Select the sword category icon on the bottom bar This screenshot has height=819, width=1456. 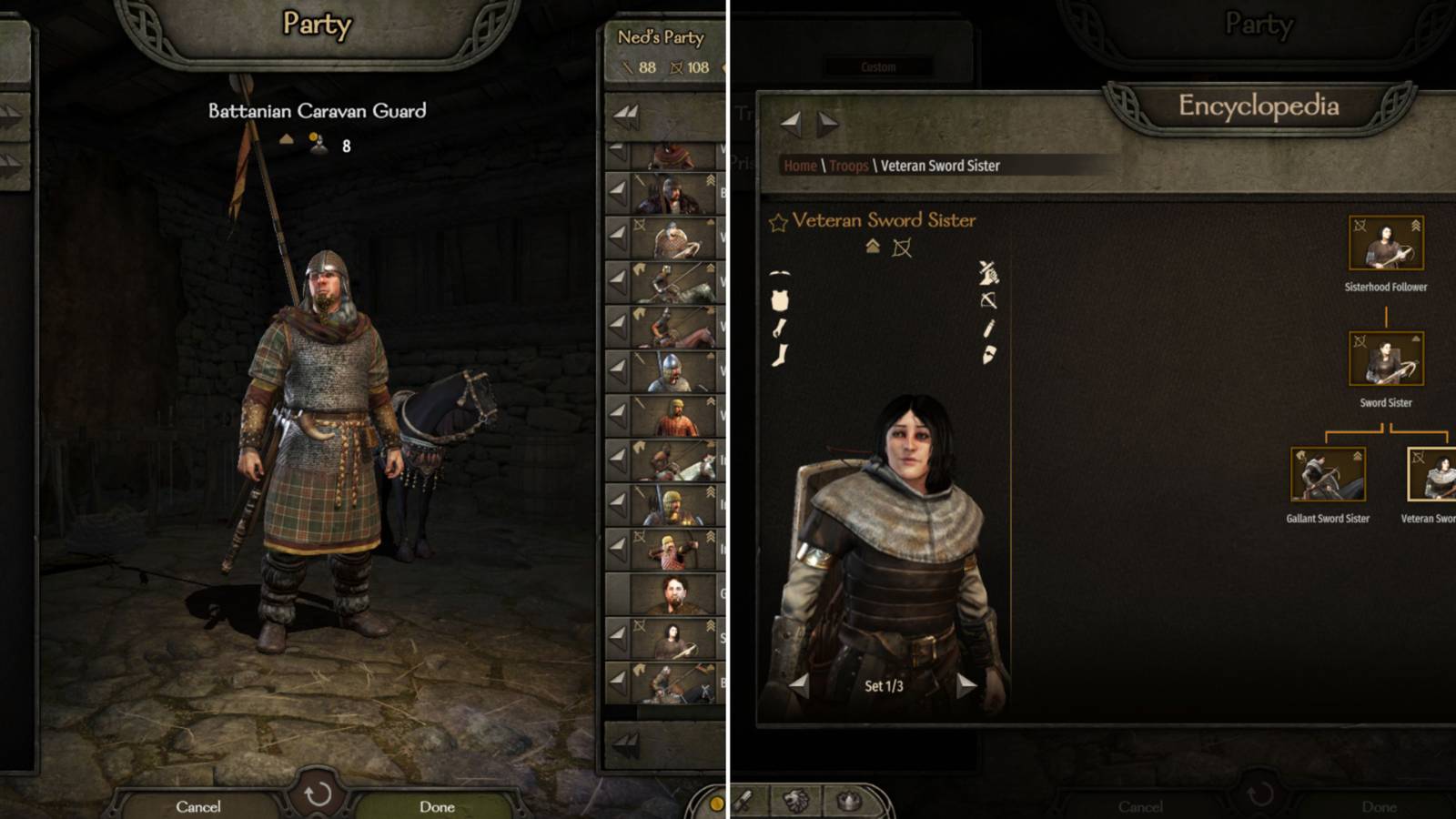click(743, 801)
